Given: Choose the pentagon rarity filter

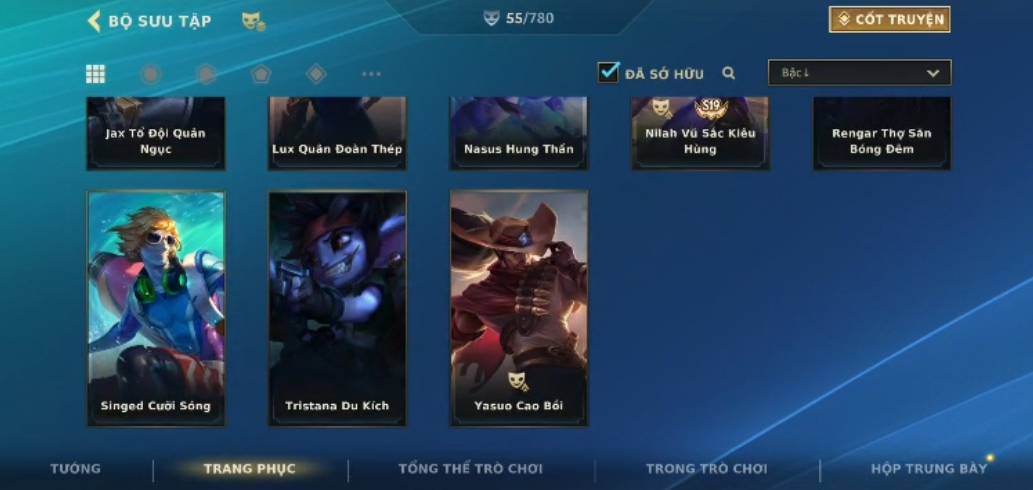Looking at the screenshot, I should [x=261, y=74].
